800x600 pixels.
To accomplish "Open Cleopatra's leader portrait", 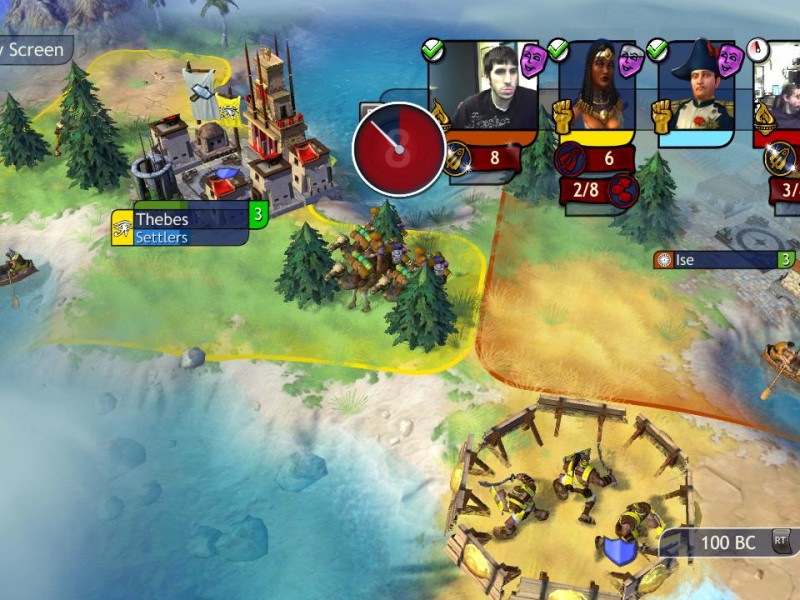I will point(596,86).
